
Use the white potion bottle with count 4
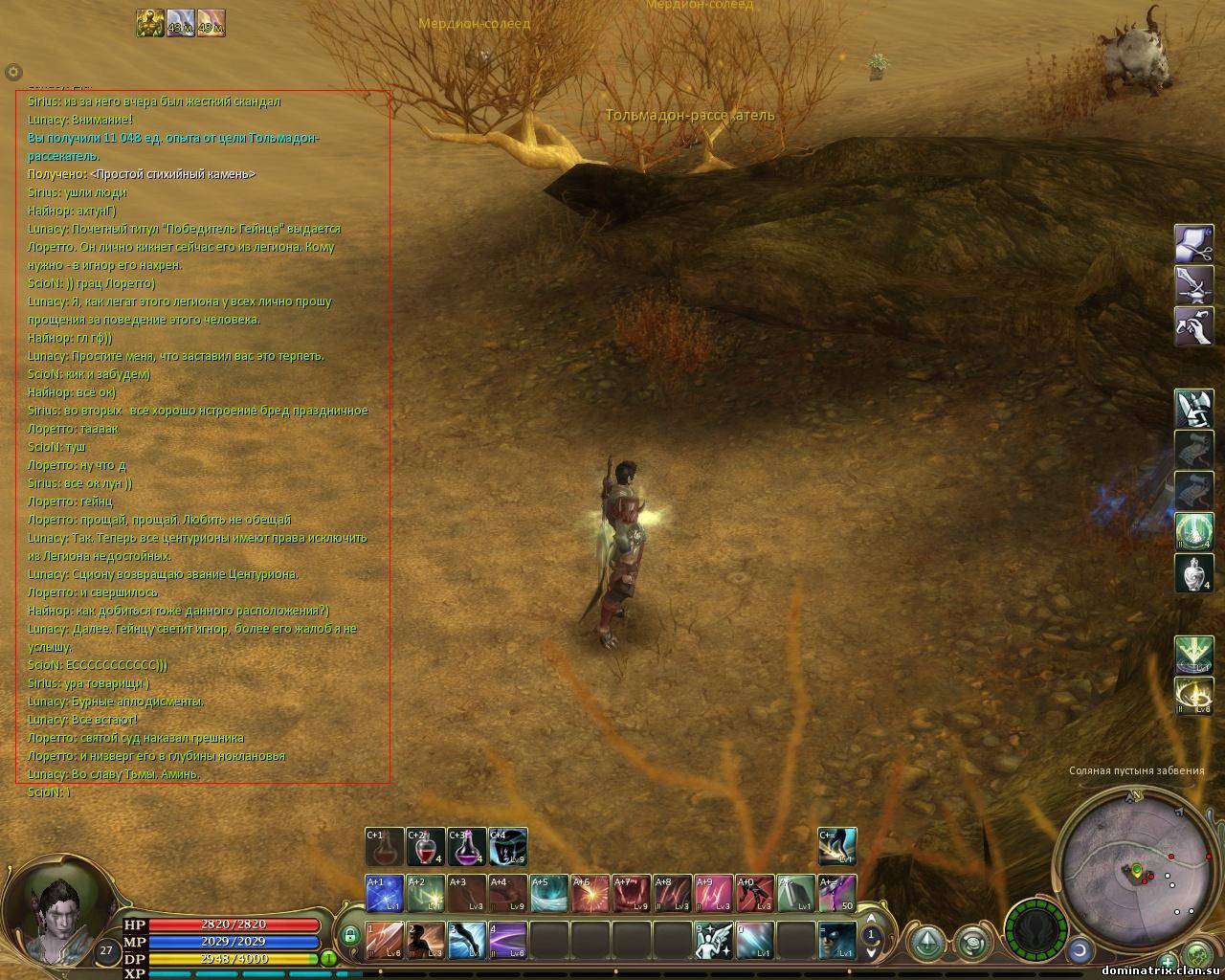(1193, 573)
